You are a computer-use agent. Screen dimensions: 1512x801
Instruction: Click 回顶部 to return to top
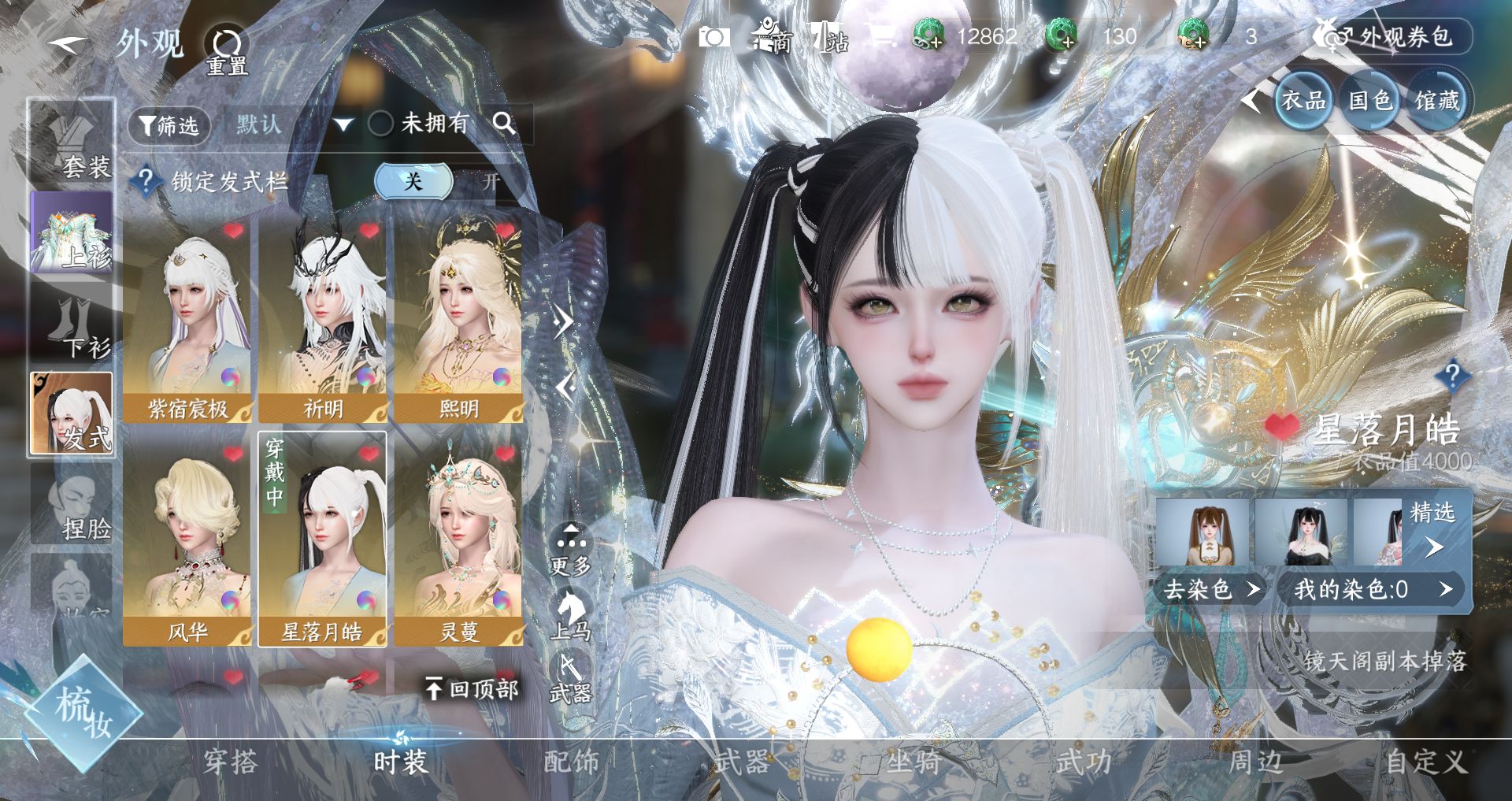pos(472,689)
